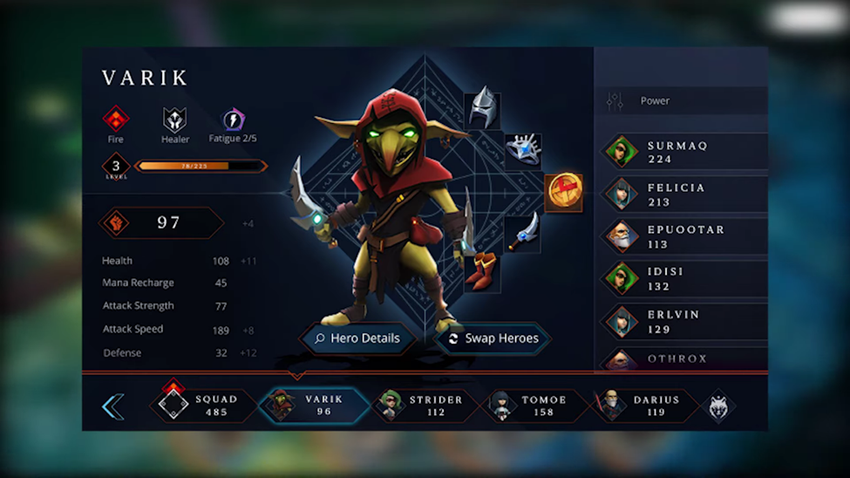Open the red boots equipment slot
The image size is (850, 478).
click(x=484, y=272)
